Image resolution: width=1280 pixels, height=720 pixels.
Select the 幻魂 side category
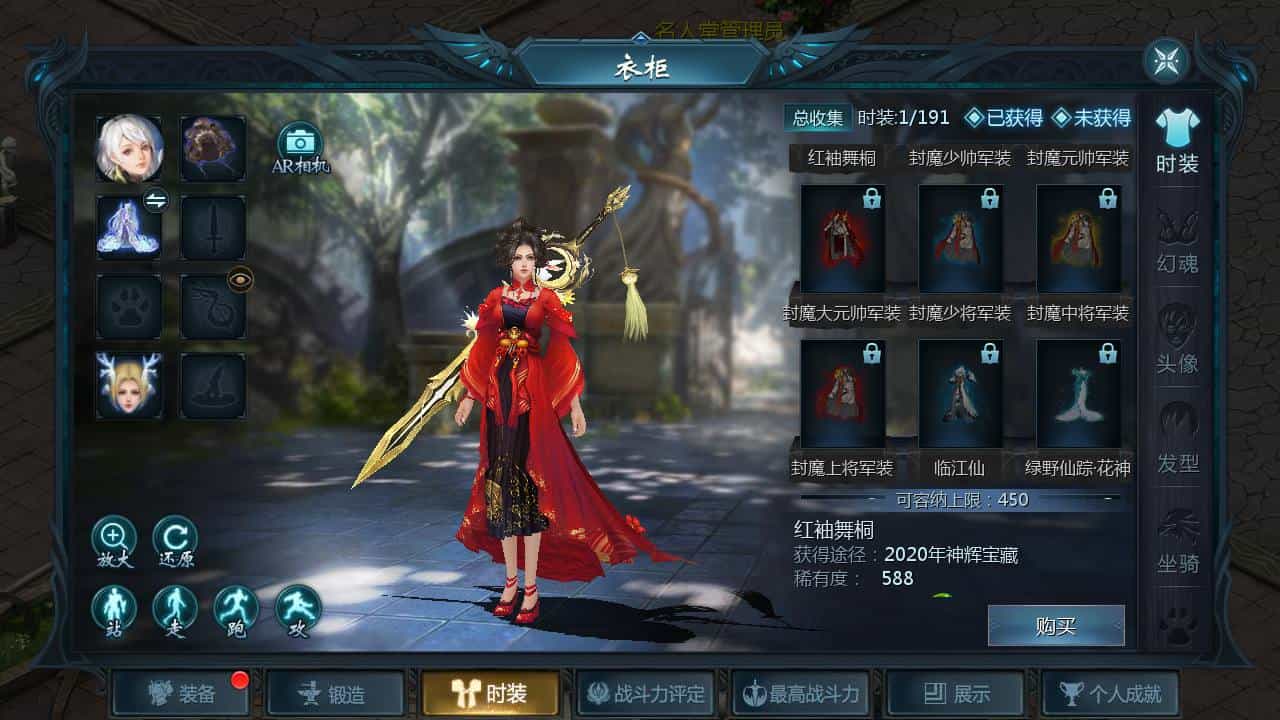click(x=1177, y=241)
